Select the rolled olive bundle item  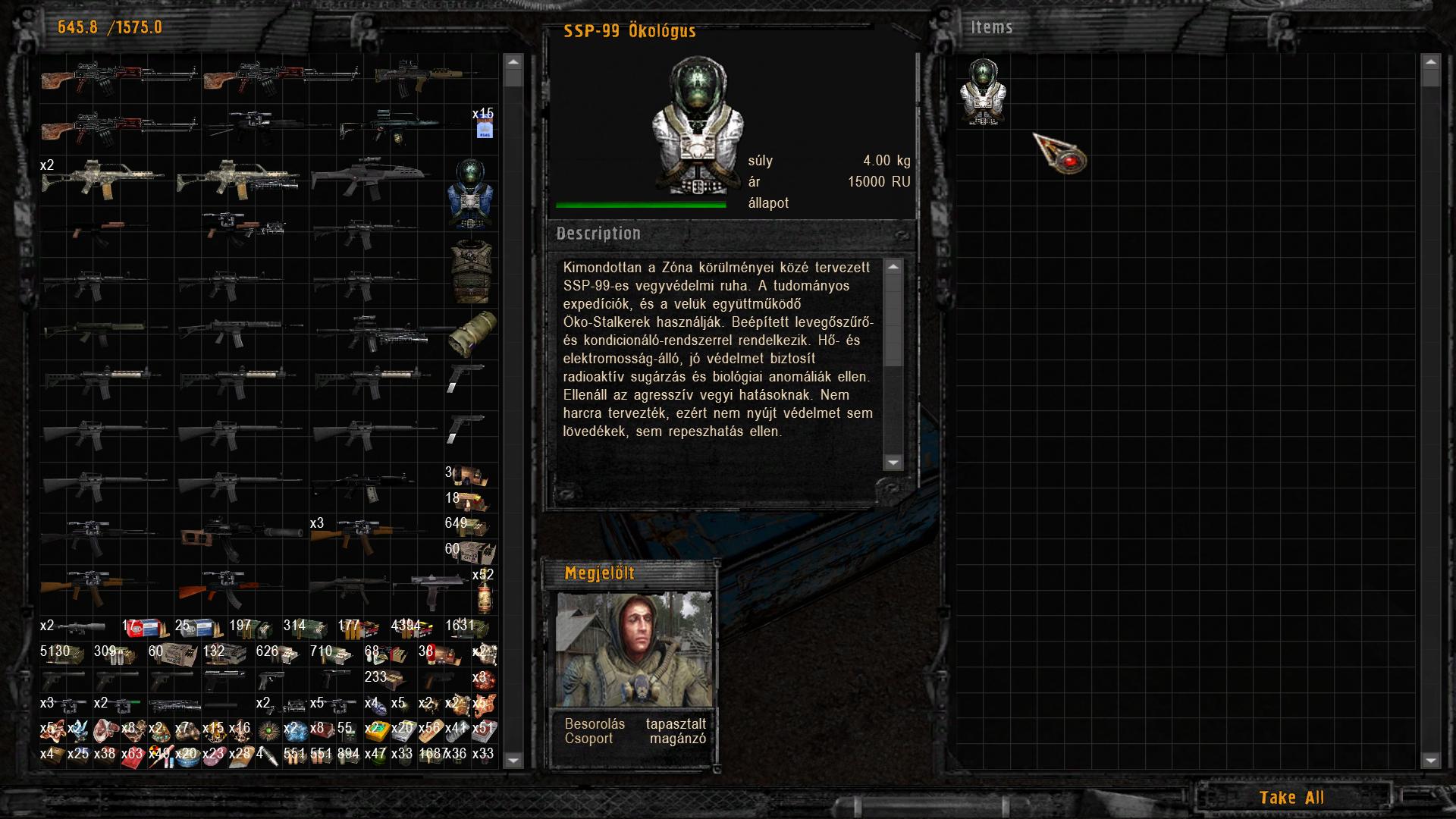(472, 333)
